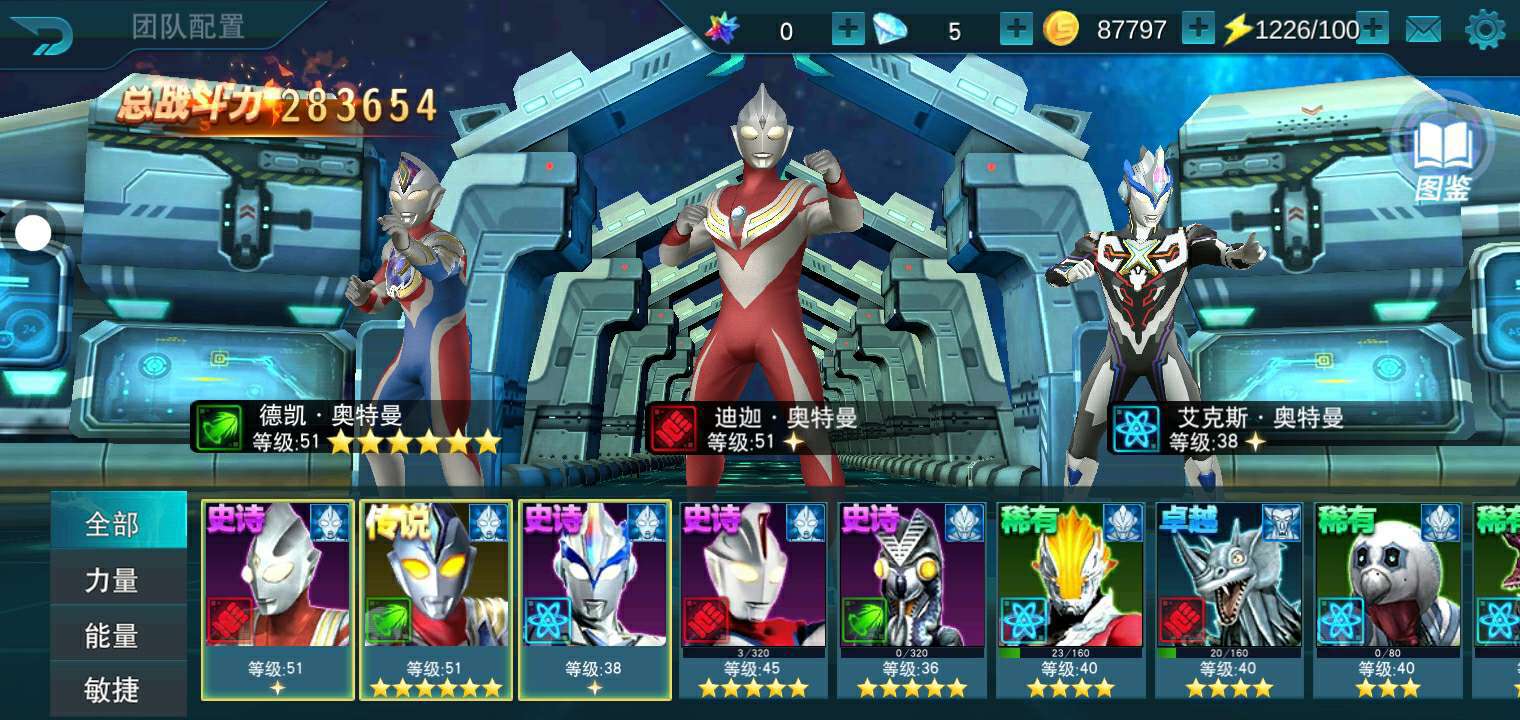Image resolution: width=1520 pixels, height=720 pixels.
Task: Add more diamonds with plus button
Action: [x=1016, y=30]
